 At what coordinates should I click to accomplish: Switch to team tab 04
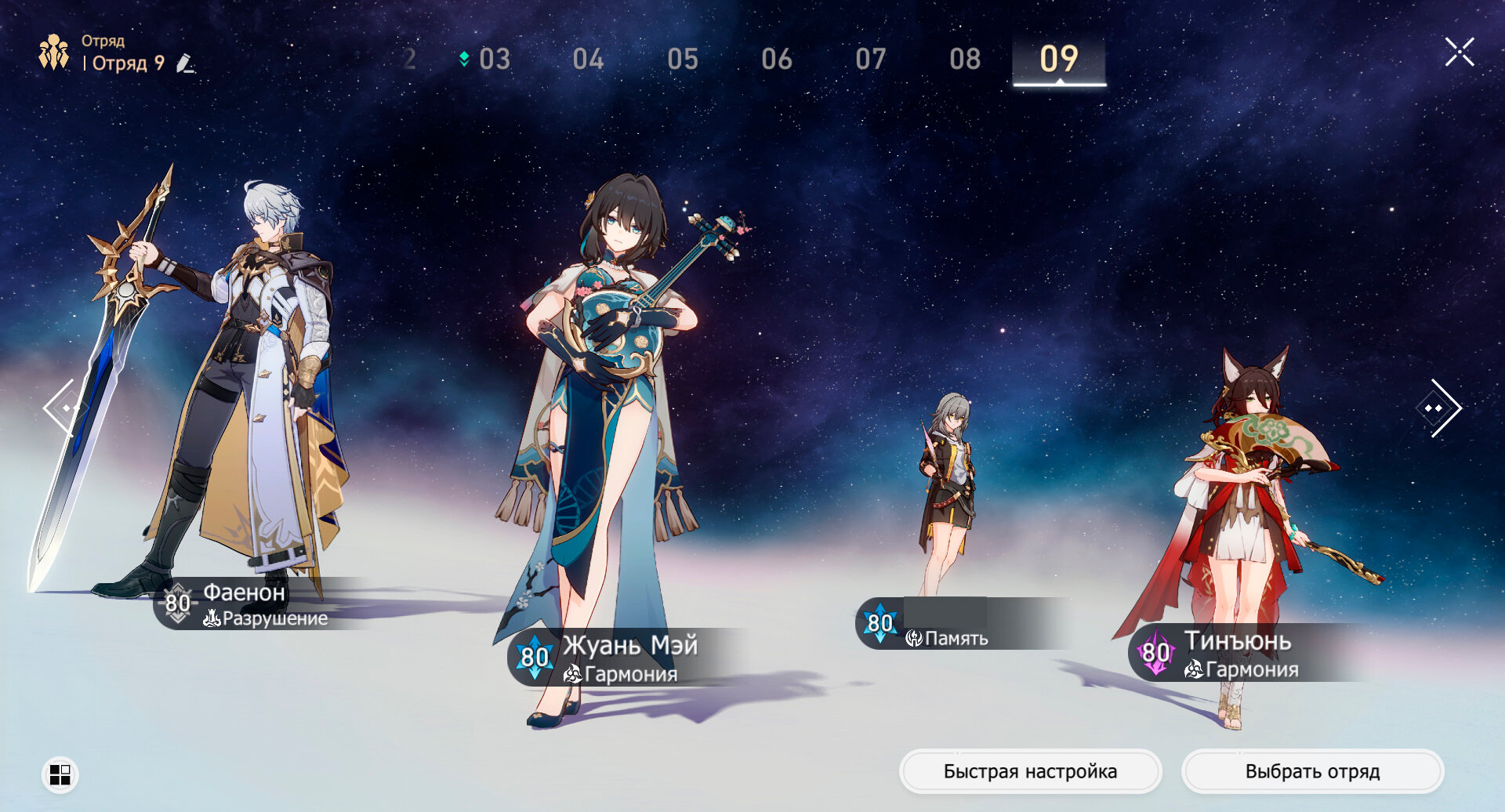(x=588, y=60)
